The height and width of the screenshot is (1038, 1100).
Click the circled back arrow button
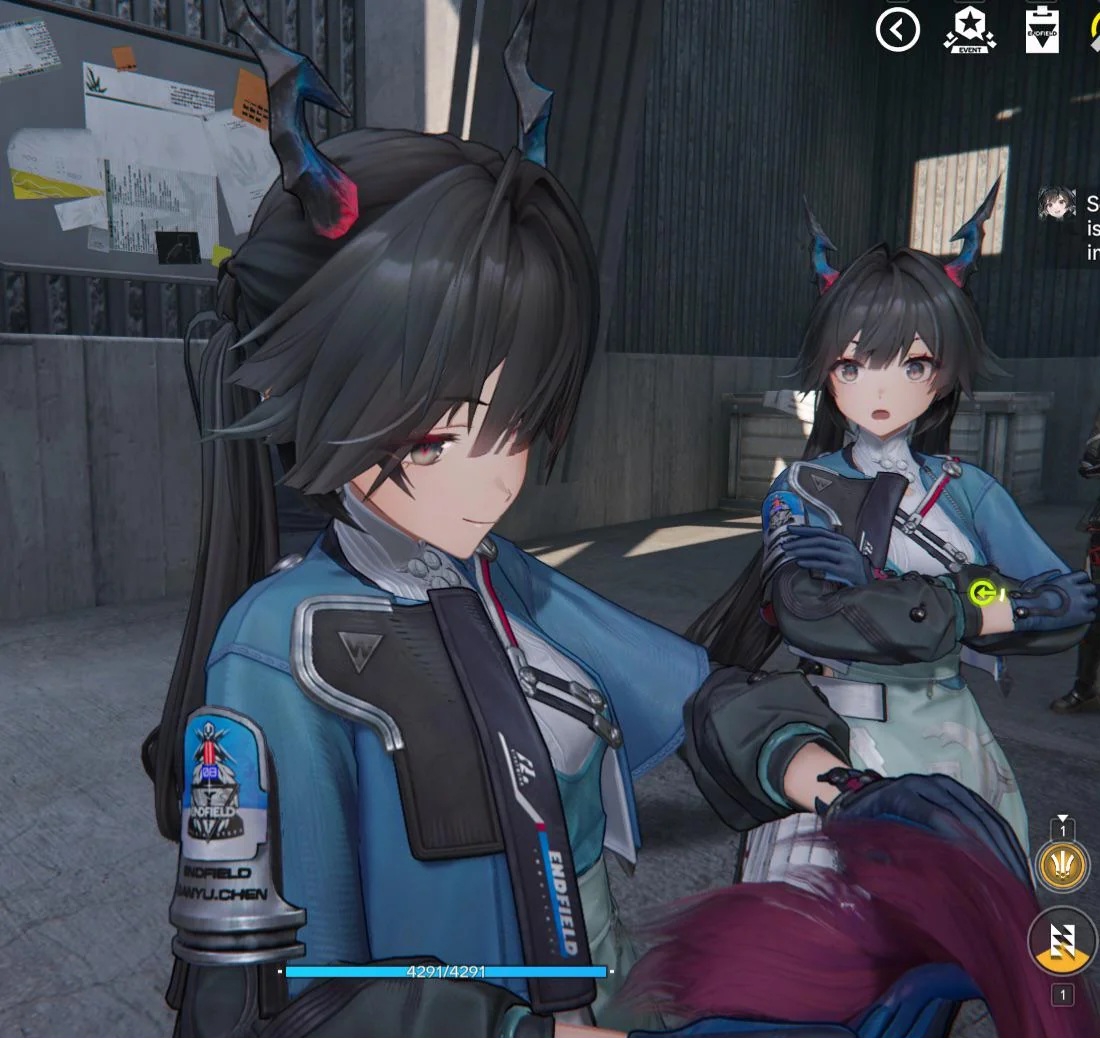[x=897, y=30]
